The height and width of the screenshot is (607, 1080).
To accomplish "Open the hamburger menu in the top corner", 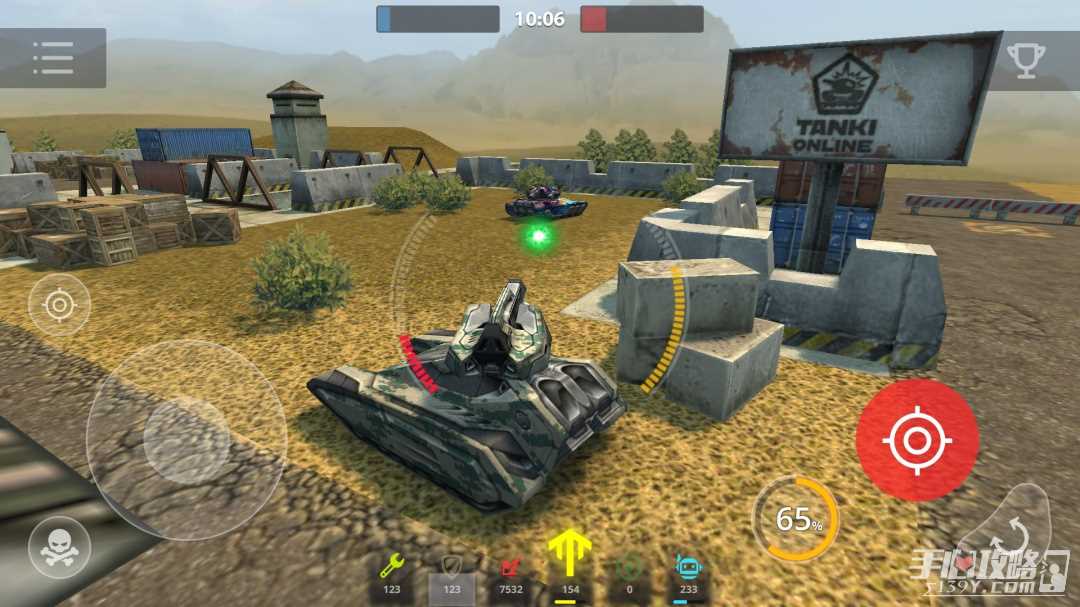I will click(x=52, y=58).
